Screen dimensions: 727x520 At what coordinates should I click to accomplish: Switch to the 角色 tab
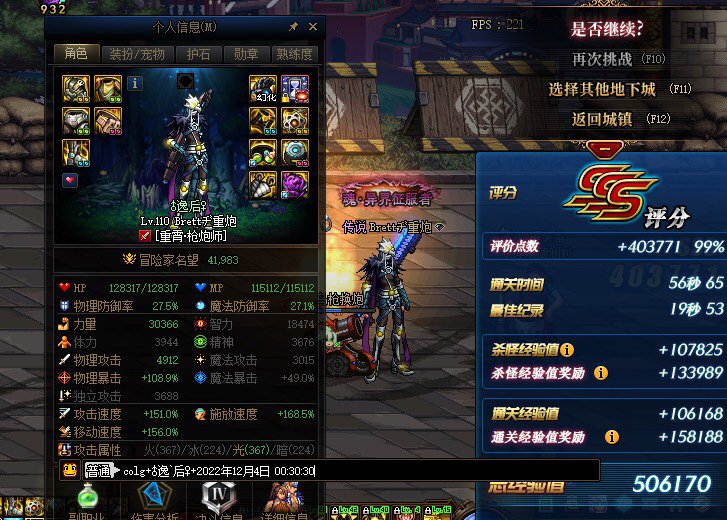[76, 54]
